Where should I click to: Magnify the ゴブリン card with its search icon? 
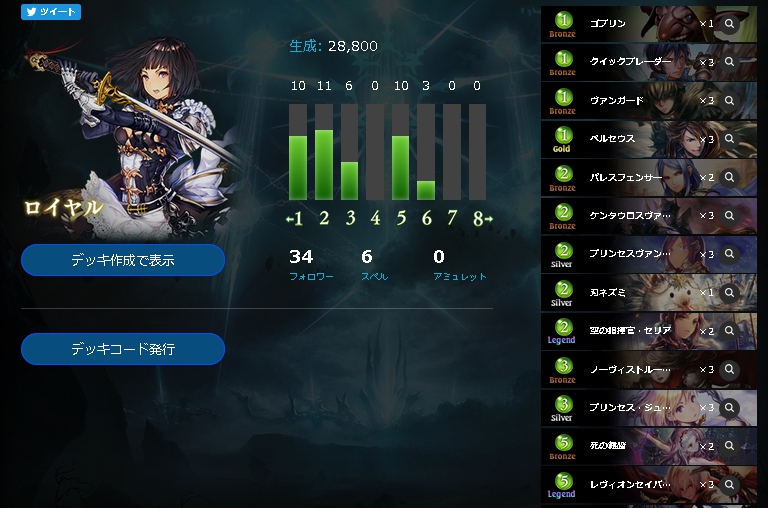click(730, 23)
